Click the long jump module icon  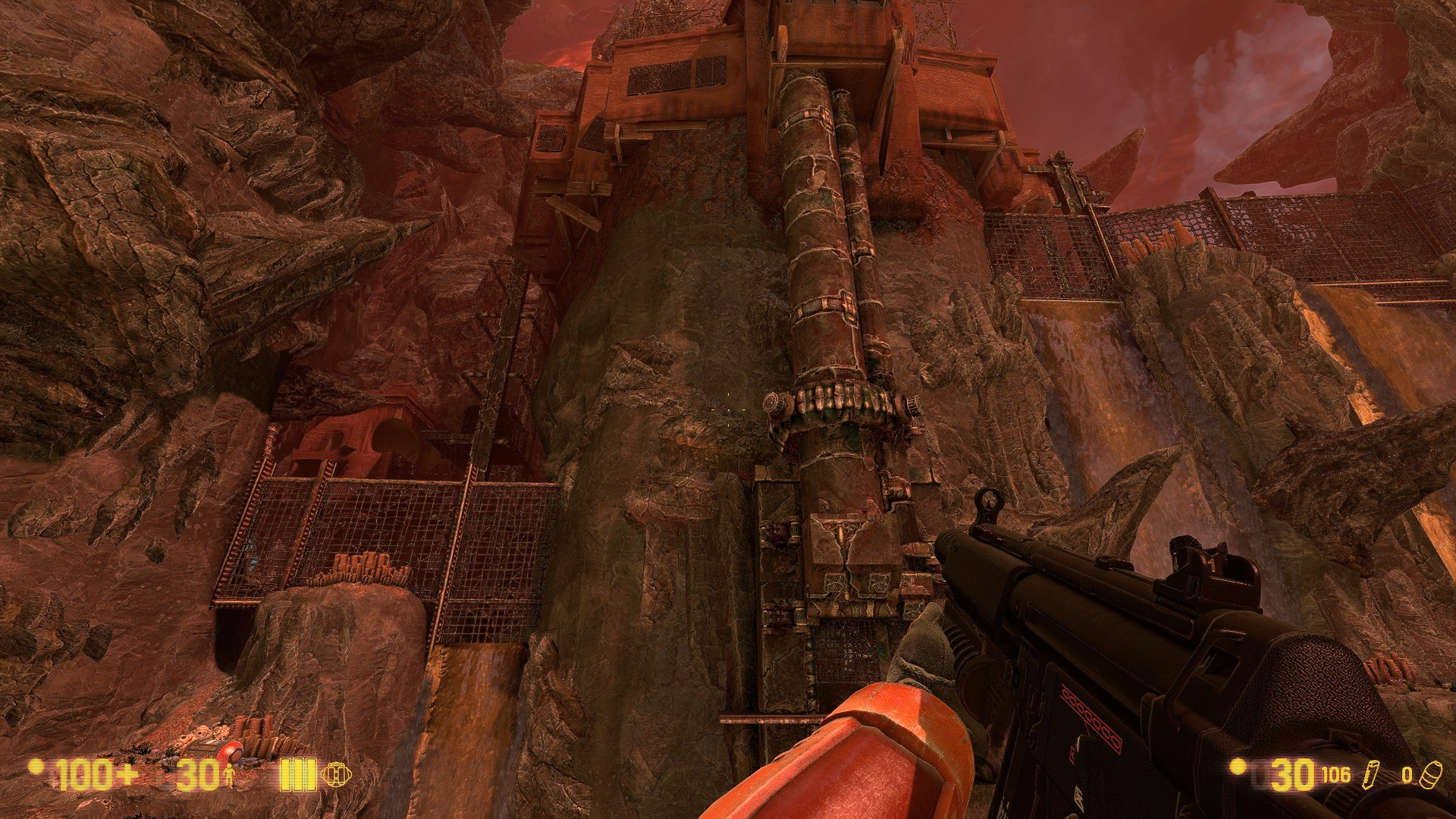click(337, 775)
